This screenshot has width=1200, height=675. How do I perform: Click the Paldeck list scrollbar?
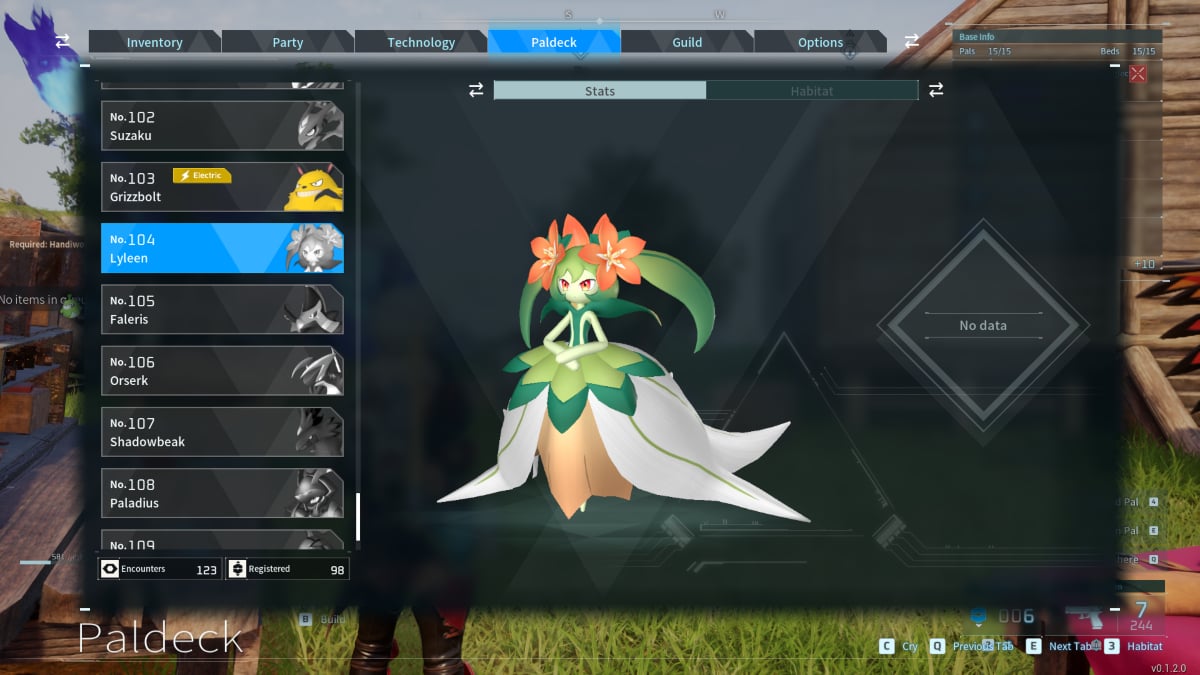[358, 516]
